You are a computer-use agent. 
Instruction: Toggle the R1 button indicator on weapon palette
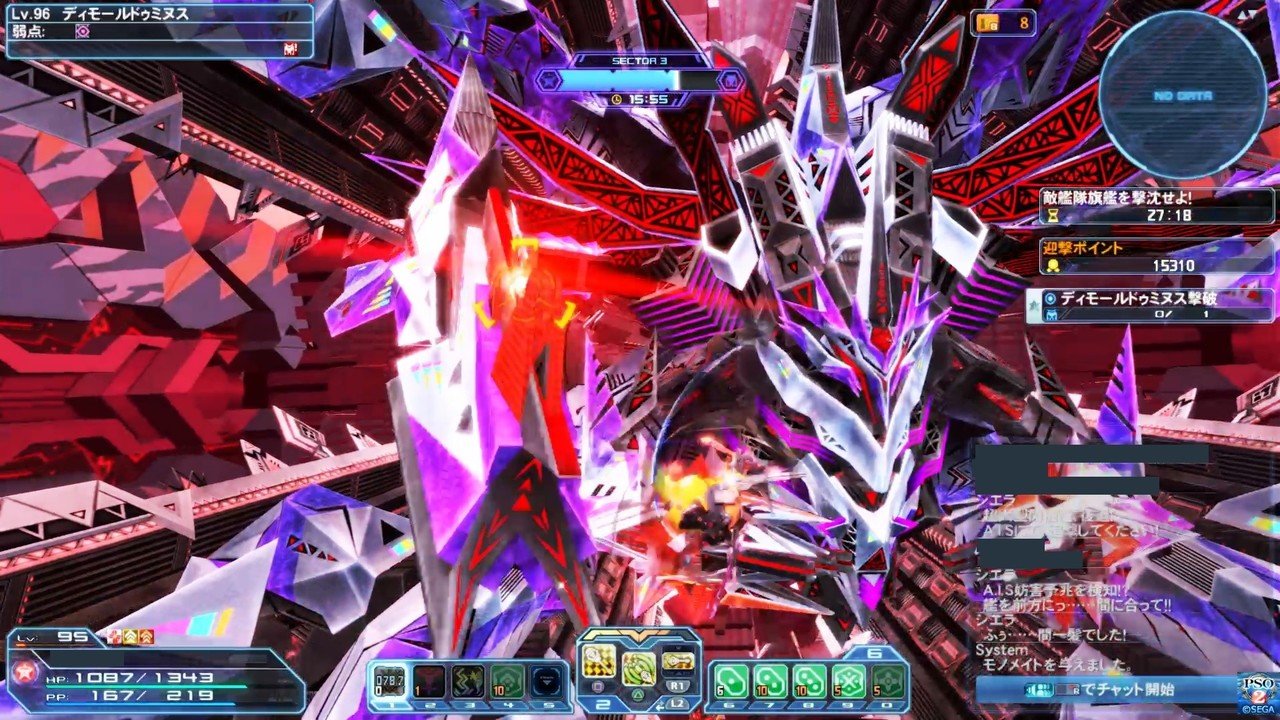click(678, 685)
